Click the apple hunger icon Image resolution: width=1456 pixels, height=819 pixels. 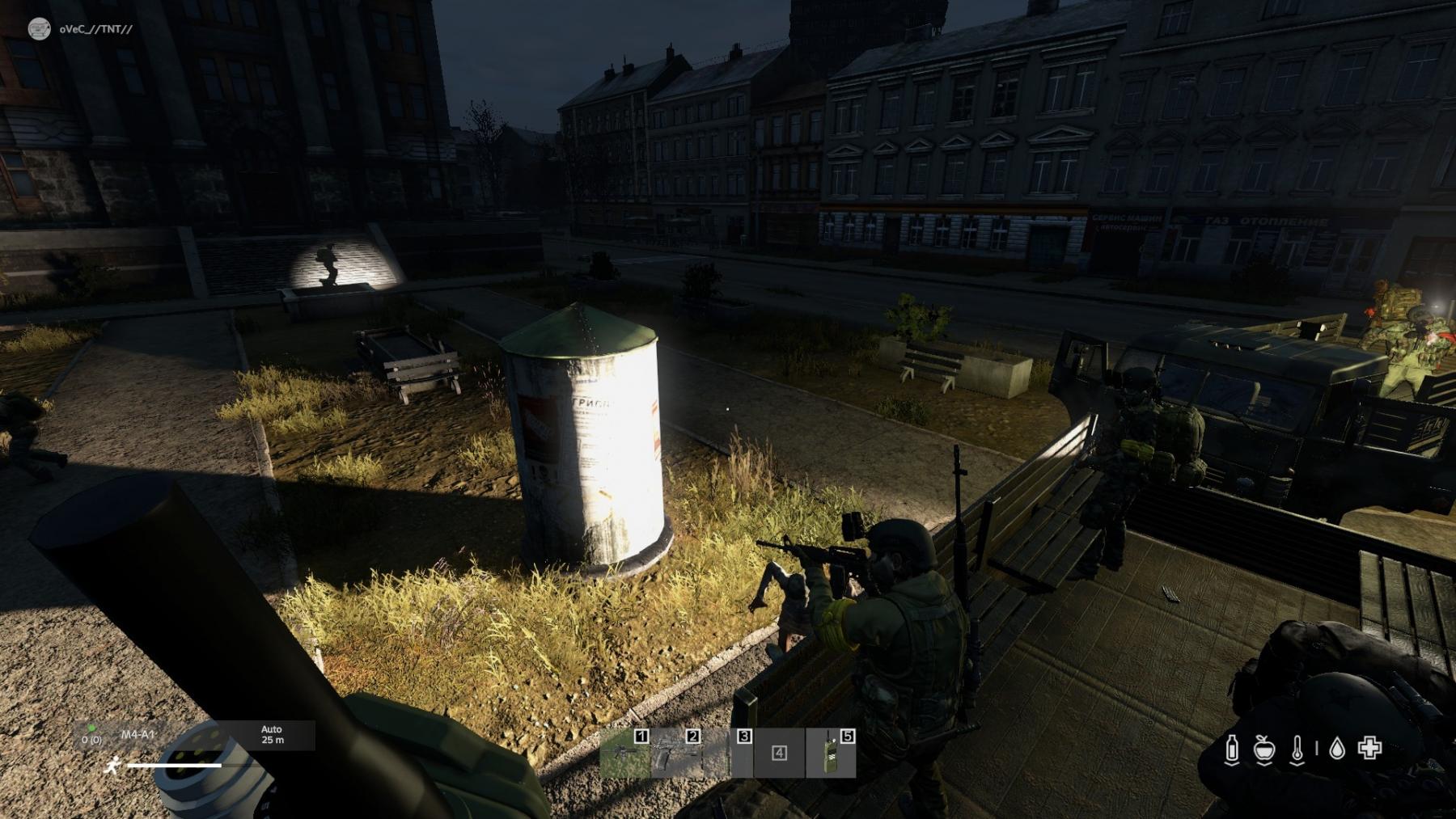coord(1263,749)
